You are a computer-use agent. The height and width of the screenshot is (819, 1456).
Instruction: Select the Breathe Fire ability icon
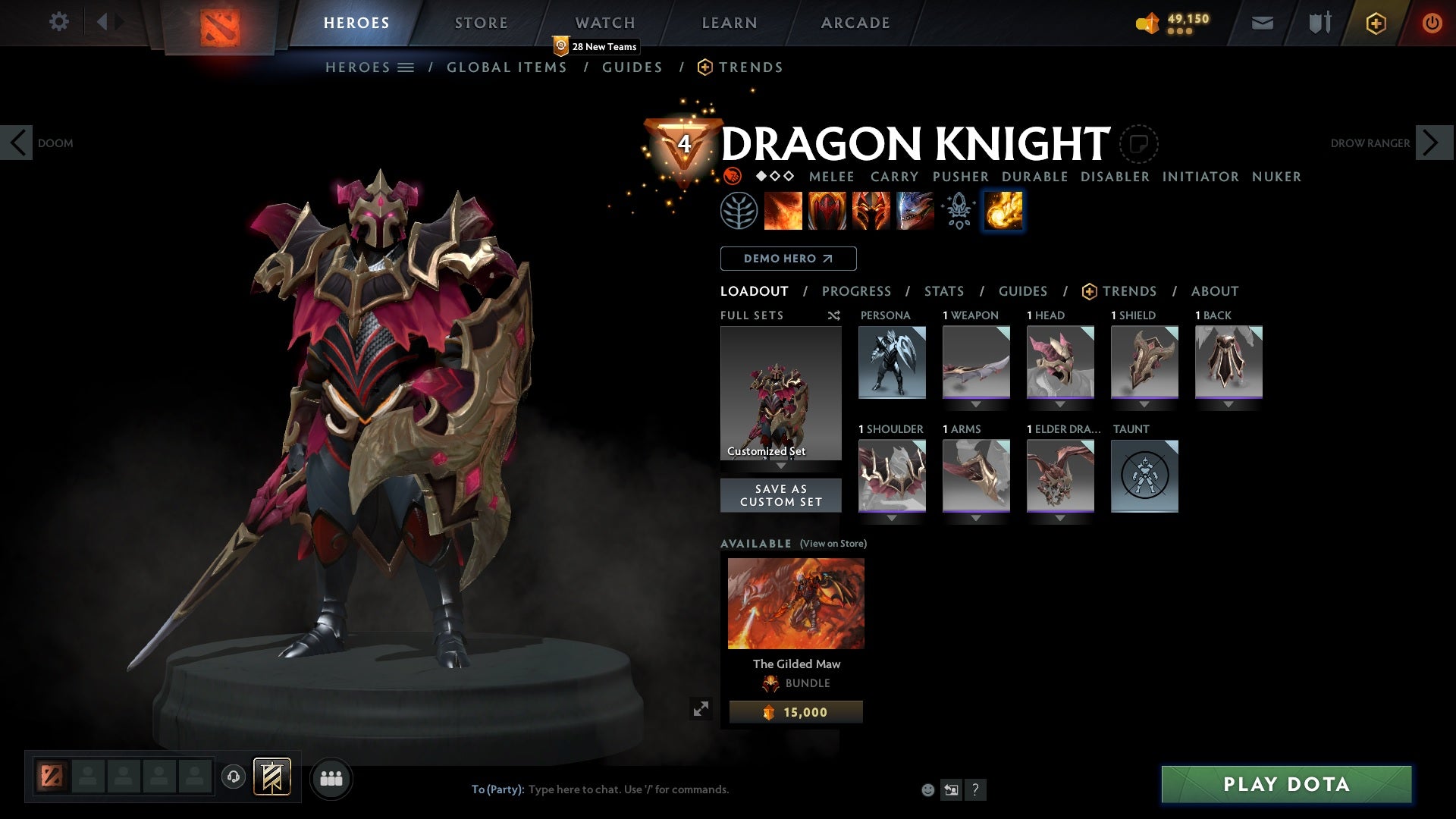[x=783, y=211]
